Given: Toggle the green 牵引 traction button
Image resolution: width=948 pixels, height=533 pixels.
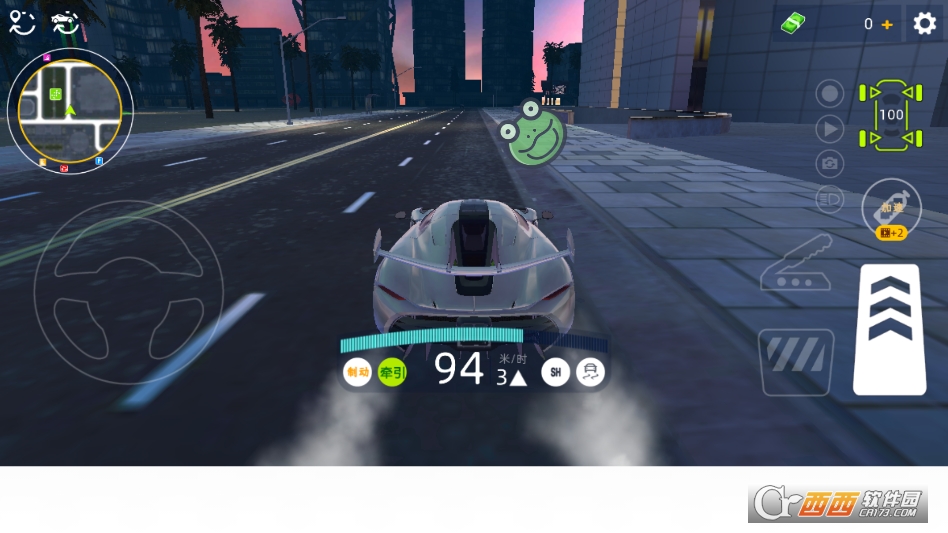Looking at the screenshot, I should pyautogui.click(x=392, y=373).
